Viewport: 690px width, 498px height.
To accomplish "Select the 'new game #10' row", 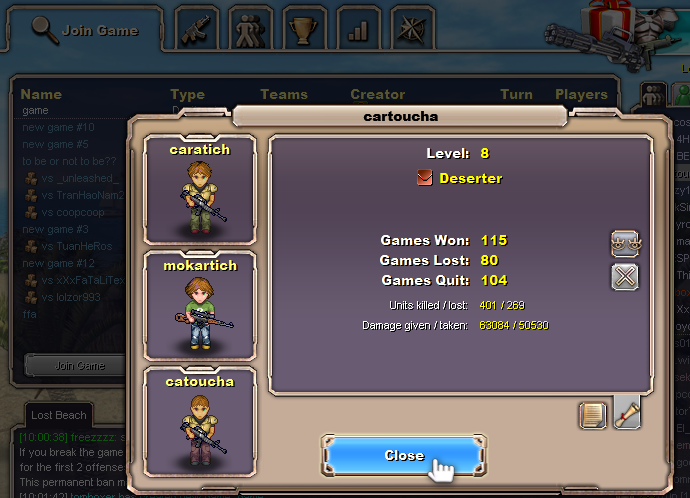I will pos(58,127).
